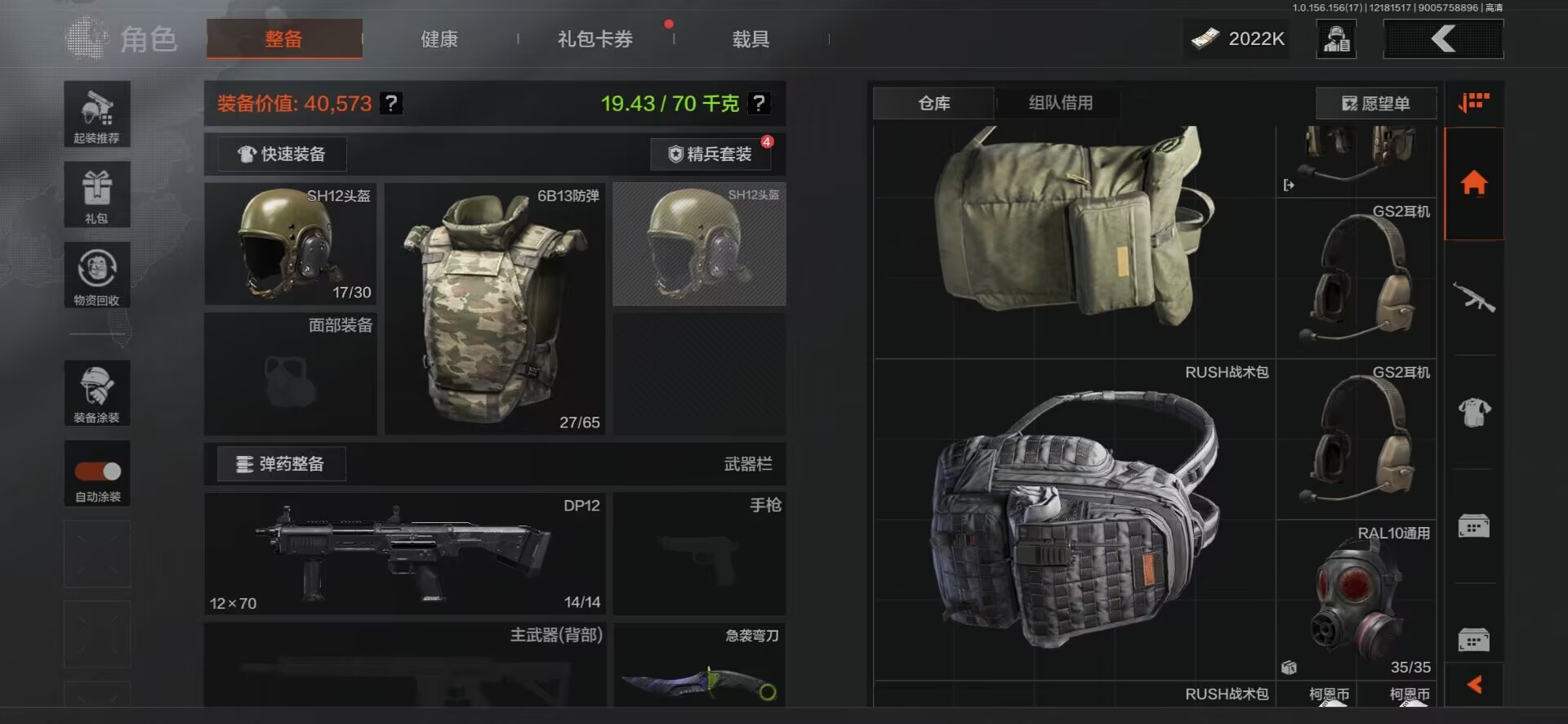Click the 快速装备 quick equip button
Viewport: 1568px width, 724px height.
[283, 154]
